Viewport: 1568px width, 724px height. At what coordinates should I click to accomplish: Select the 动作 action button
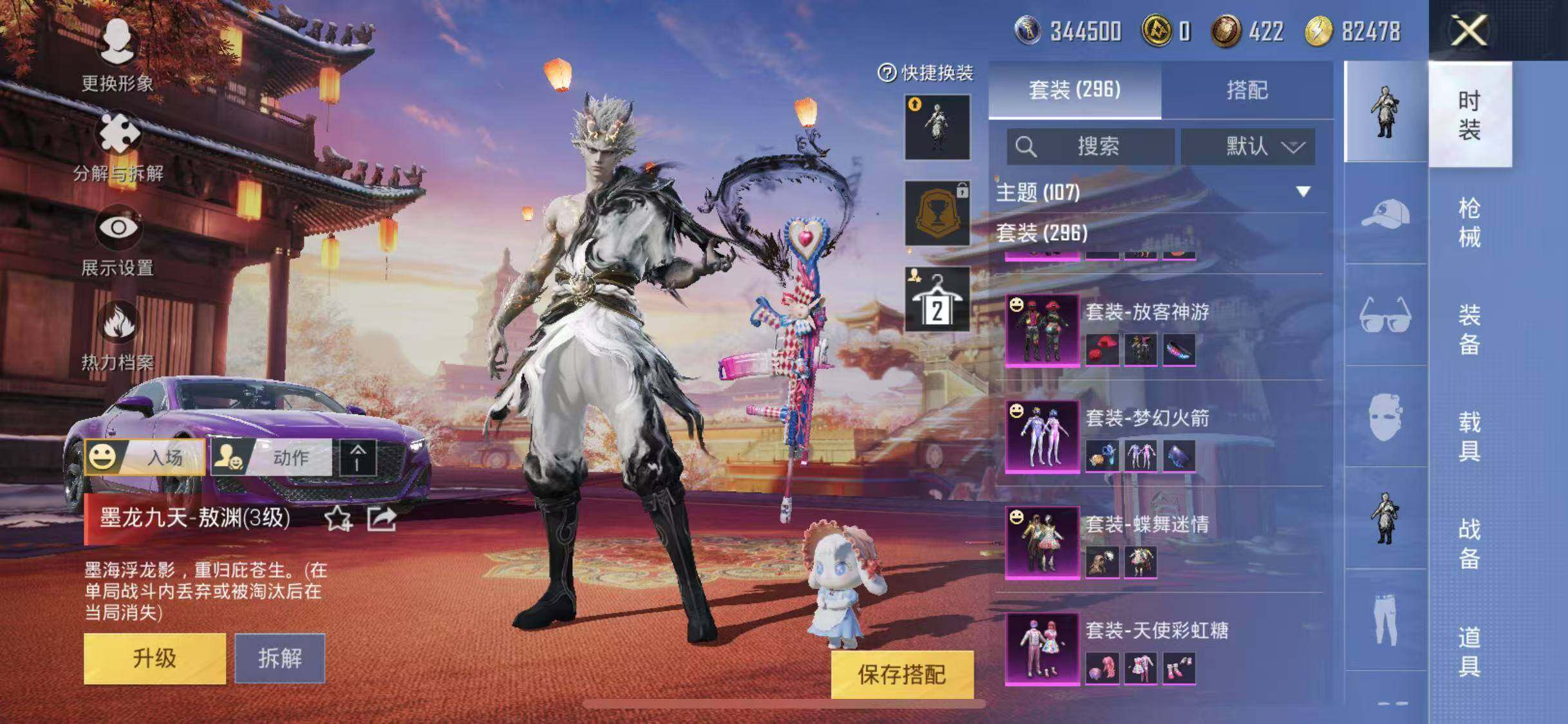tap(272, 457)
